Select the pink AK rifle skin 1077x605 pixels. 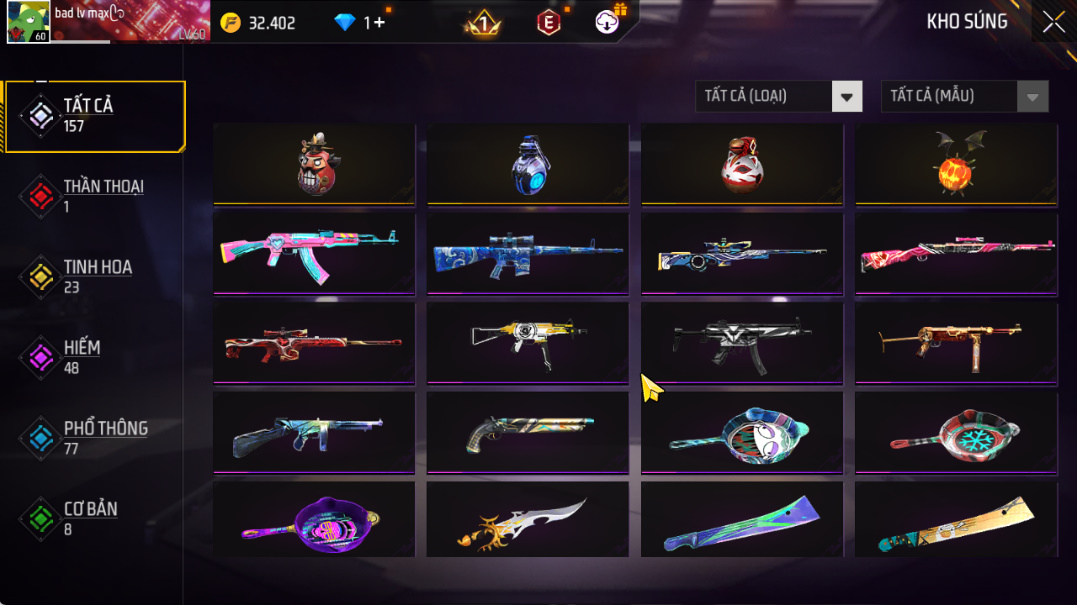[x=314, y=253]
